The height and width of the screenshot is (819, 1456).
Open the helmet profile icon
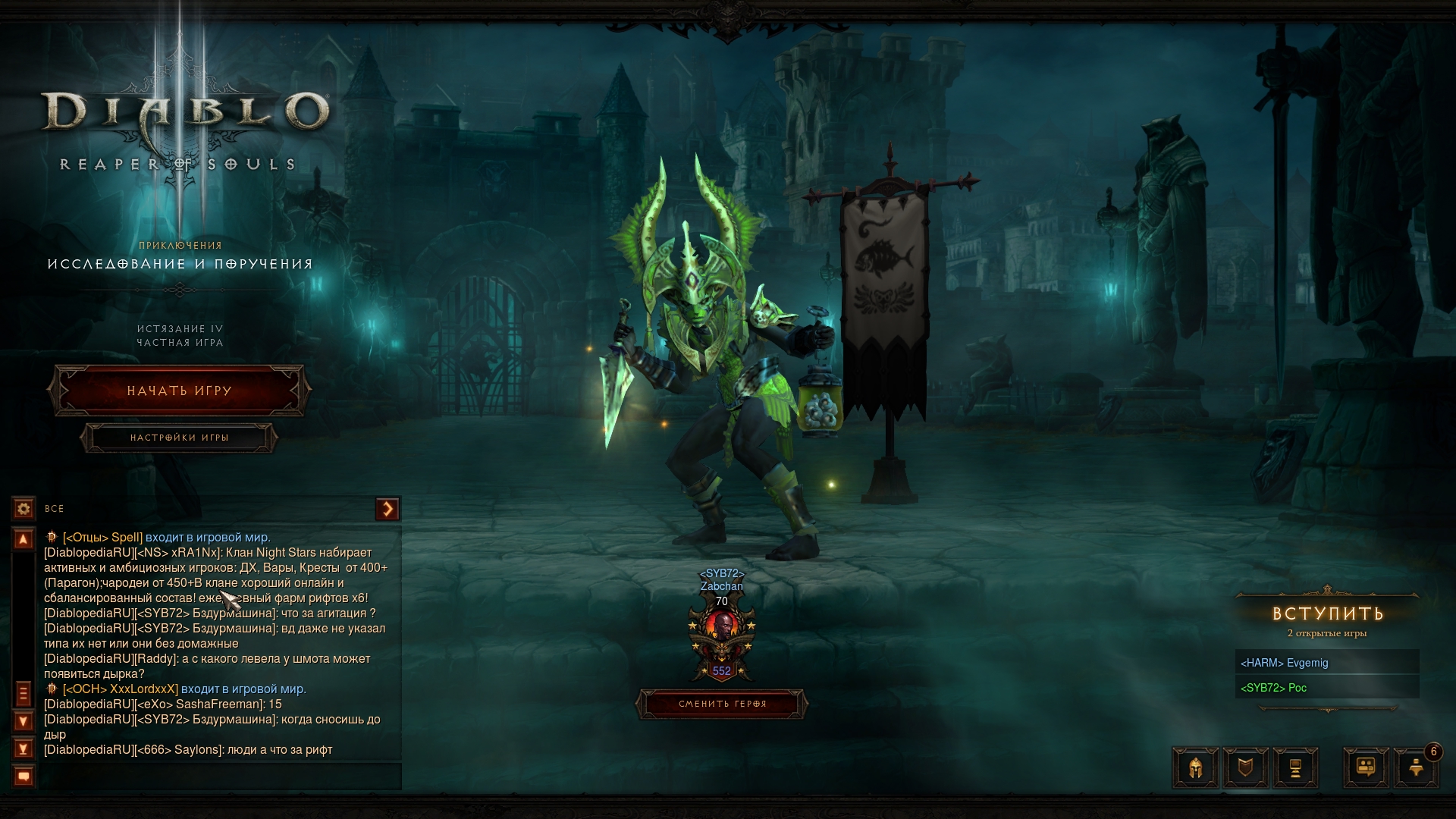1196,767
